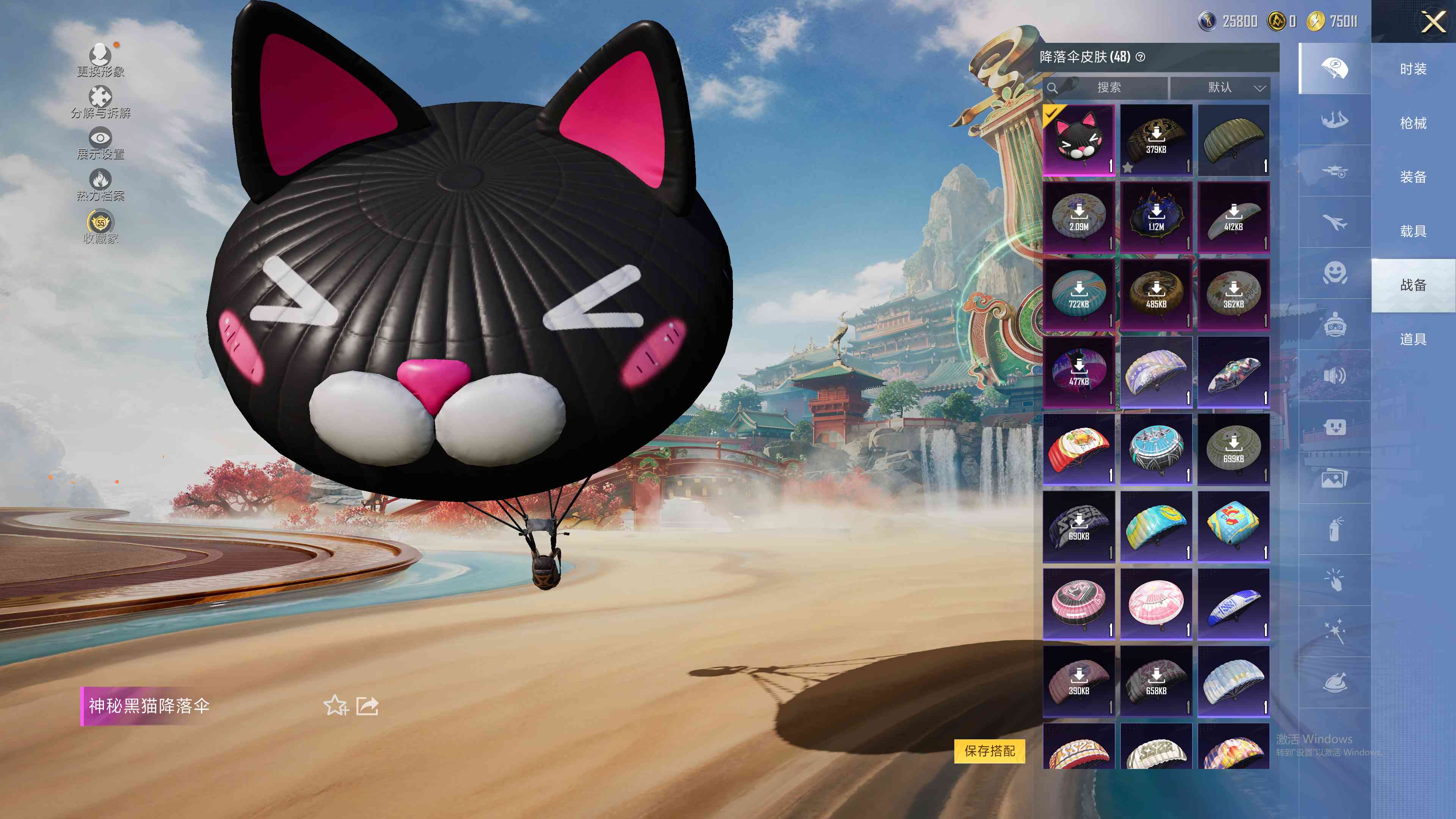This screenshot has width=1456, height=819.
Task: Open the 枪械 category tab
Action: click(1413, 123)
